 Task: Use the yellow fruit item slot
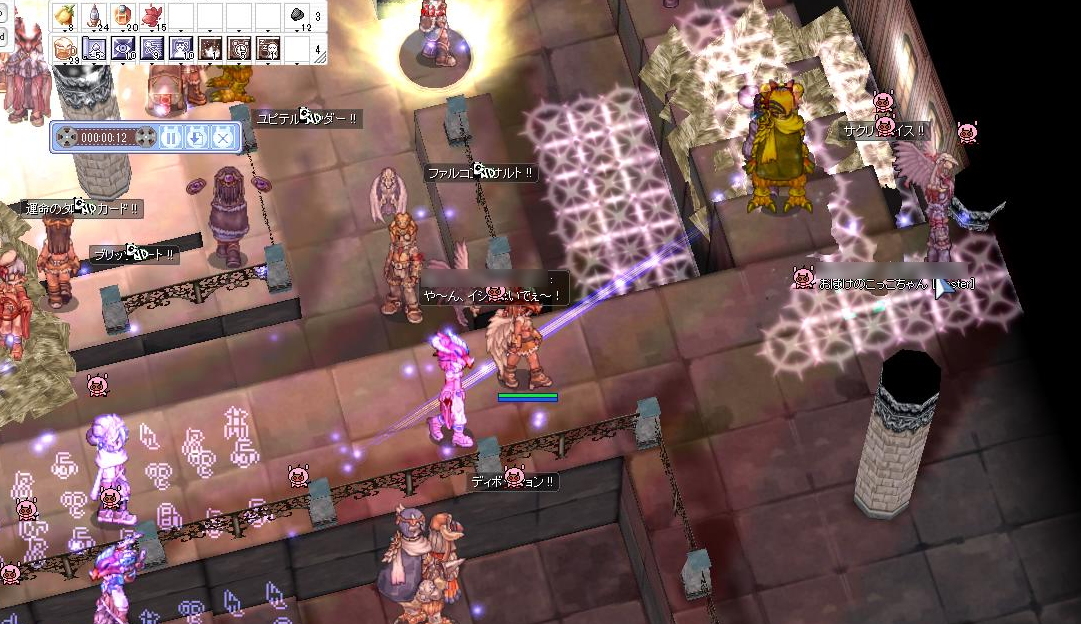tap(66, 15)
